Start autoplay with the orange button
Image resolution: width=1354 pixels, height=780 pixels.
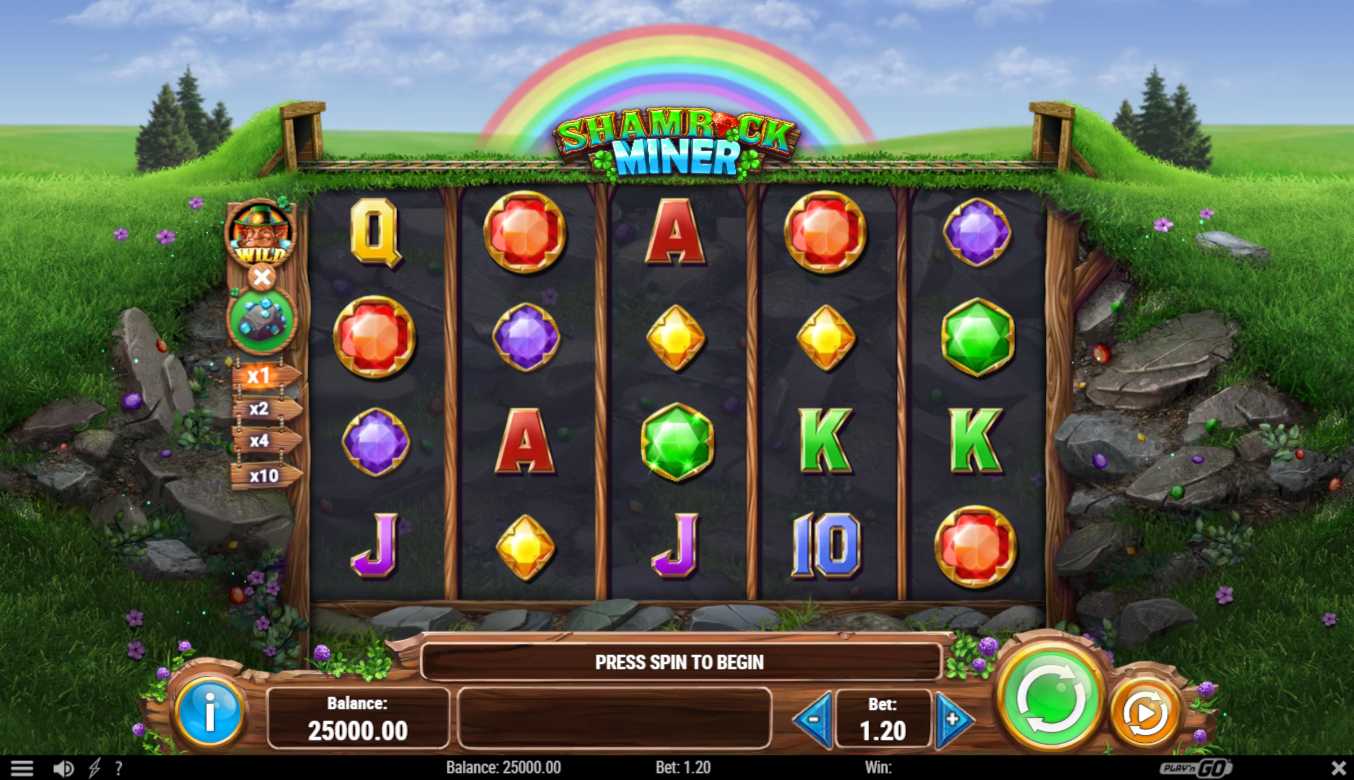(x=1145, y=712)
